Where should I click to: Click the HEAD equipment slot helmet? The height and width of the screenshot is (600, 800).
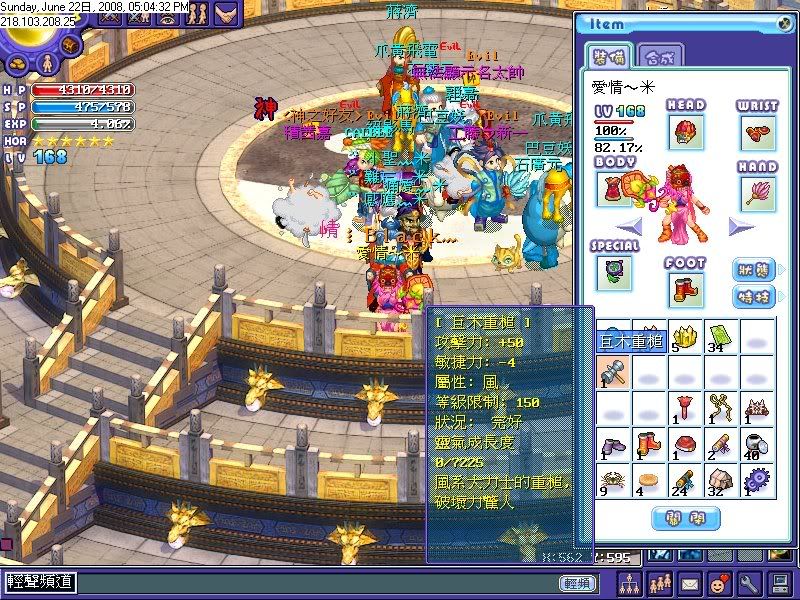(x=686, y=132)
